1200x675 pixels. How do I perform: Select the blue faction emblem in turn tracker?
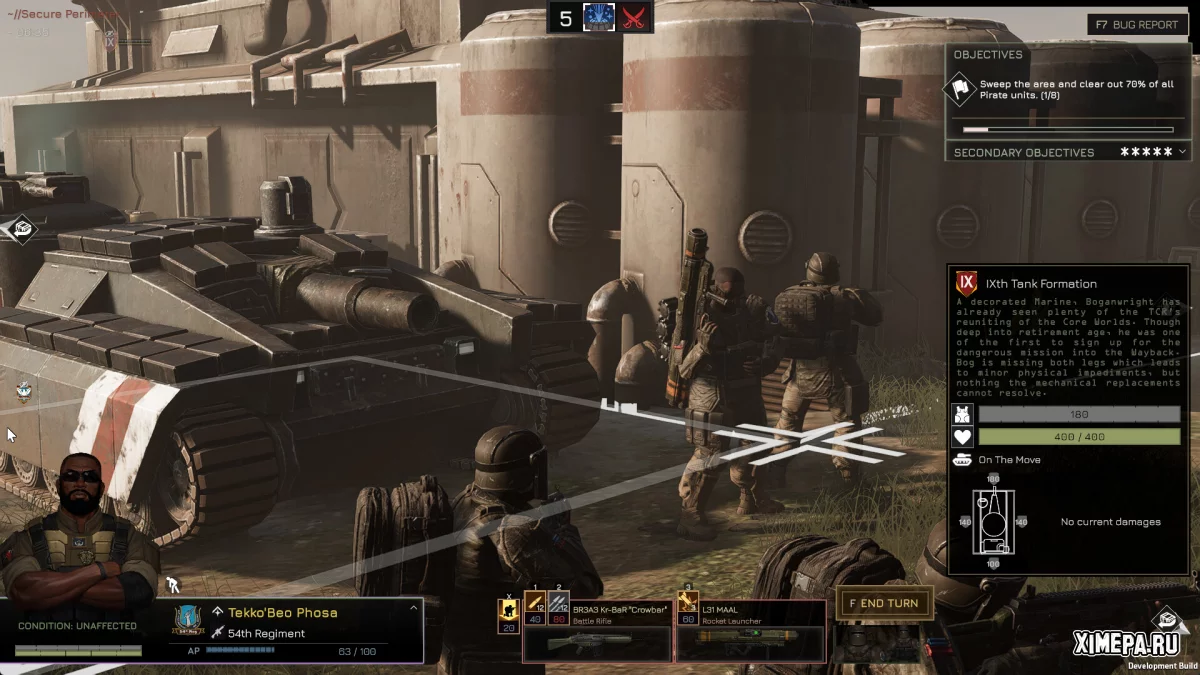tap(599, 17)
